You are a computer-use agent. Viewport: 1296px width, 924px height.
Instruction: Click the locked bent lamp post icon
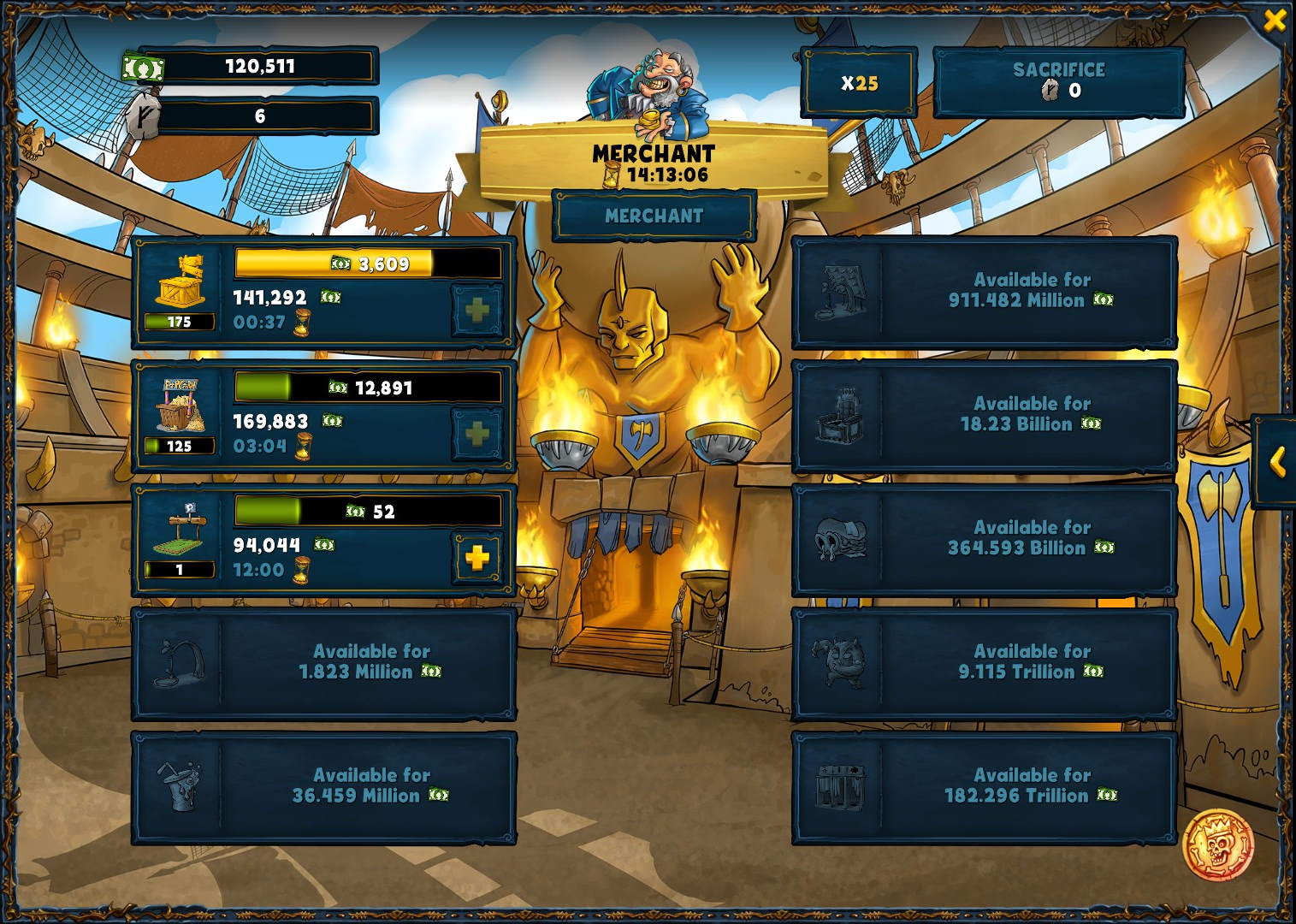[x=180, y=663]
